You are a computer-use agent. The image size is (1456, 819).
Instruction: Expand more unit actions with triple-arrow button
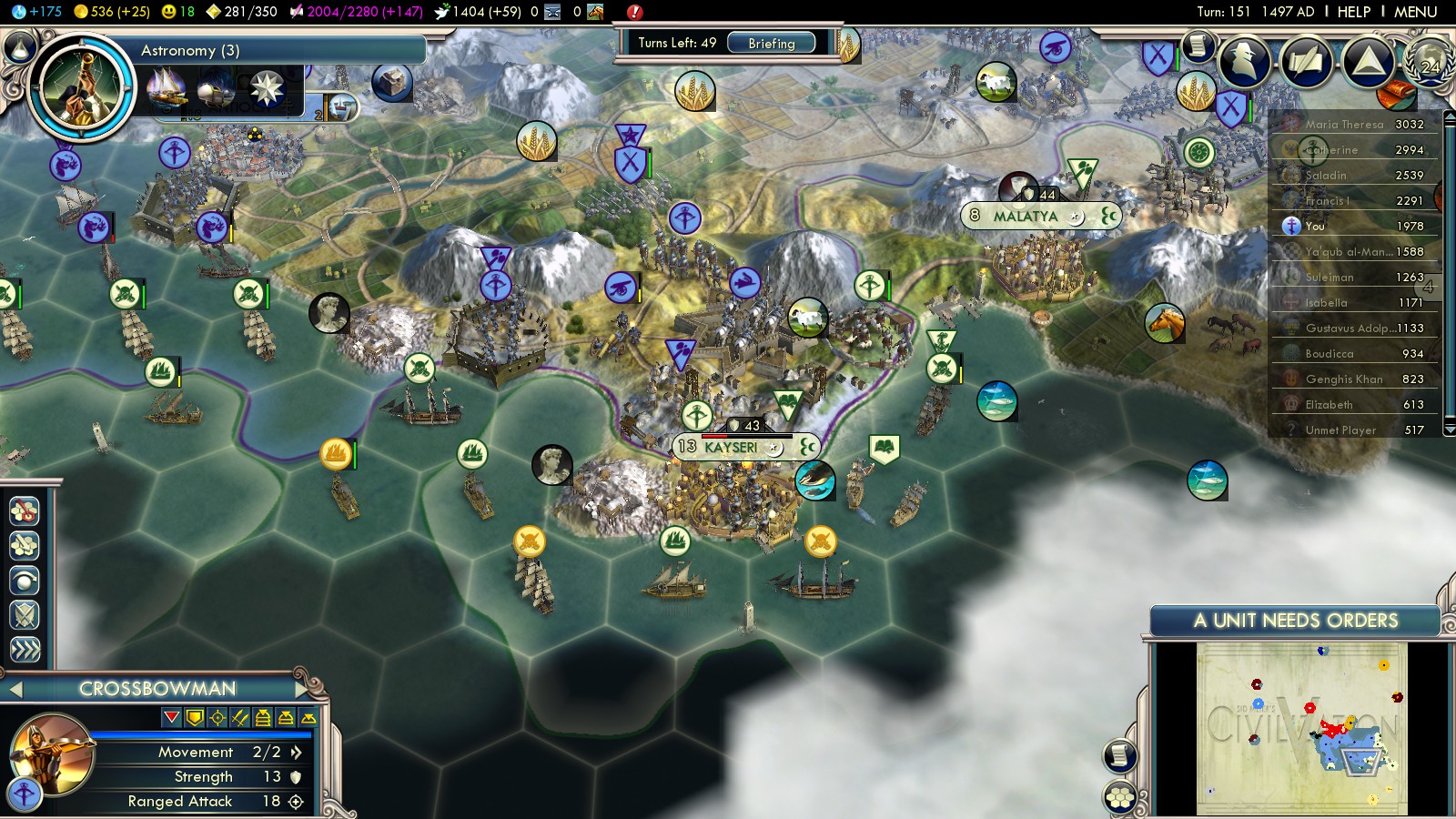click(25, 650)
